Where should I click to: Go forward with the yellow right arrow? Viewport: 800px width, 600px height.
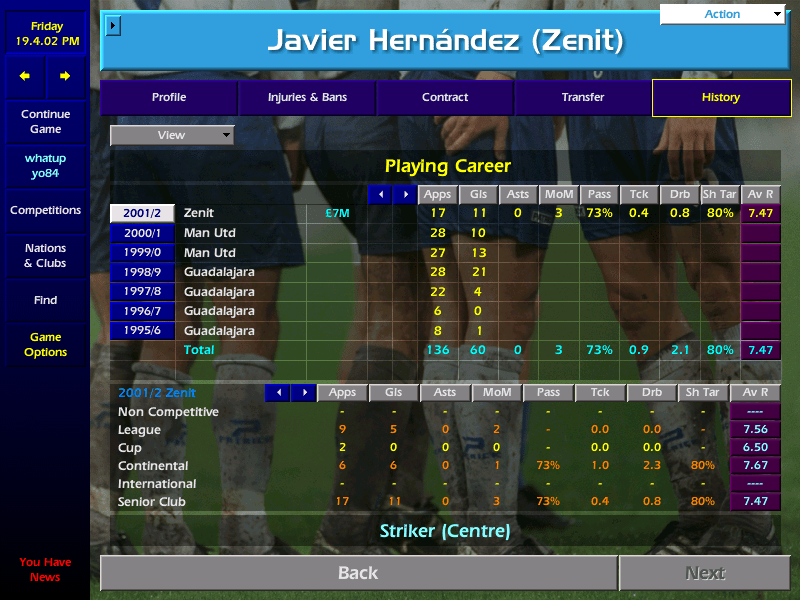[x=65, y=76]
